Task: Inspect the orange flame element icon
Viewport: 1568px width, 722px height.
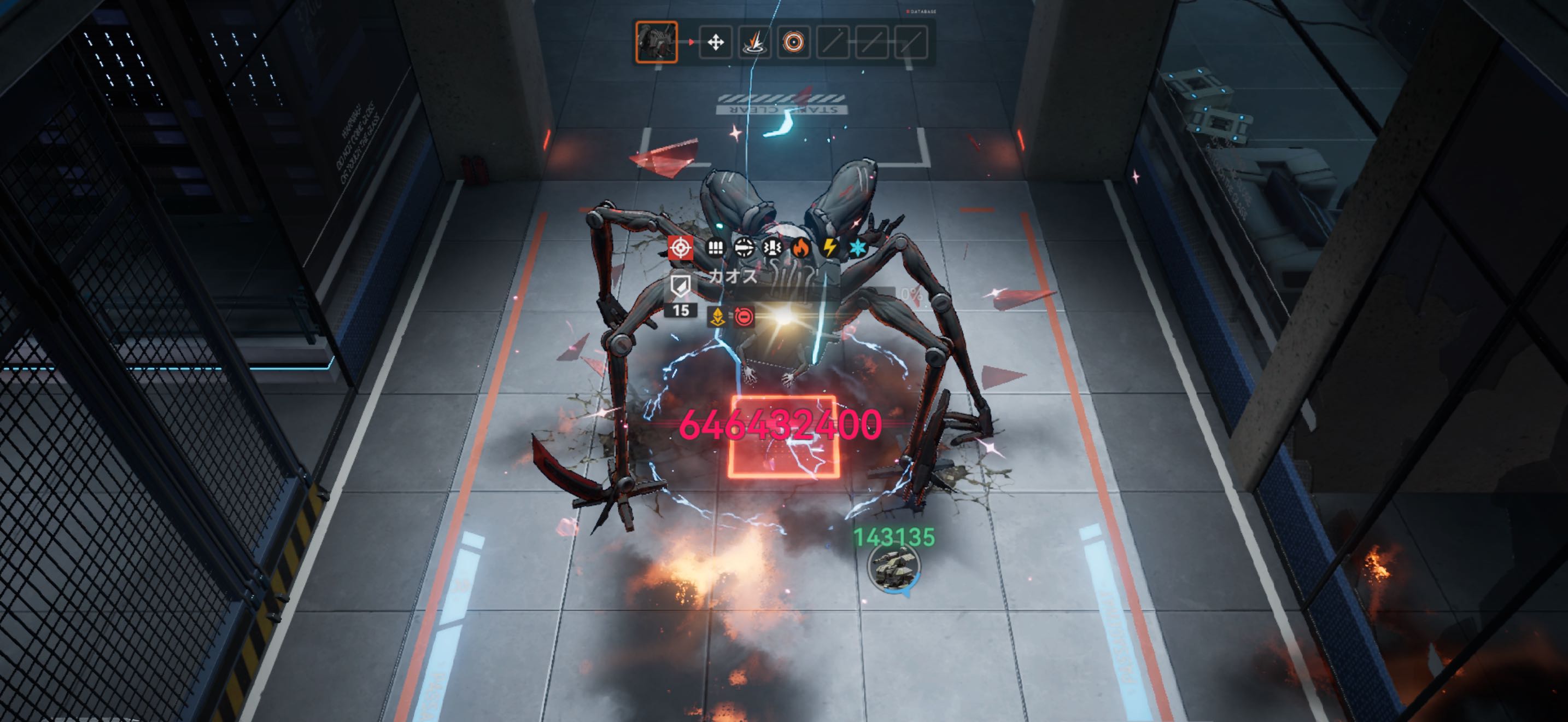Action: [x=800, y=248]
